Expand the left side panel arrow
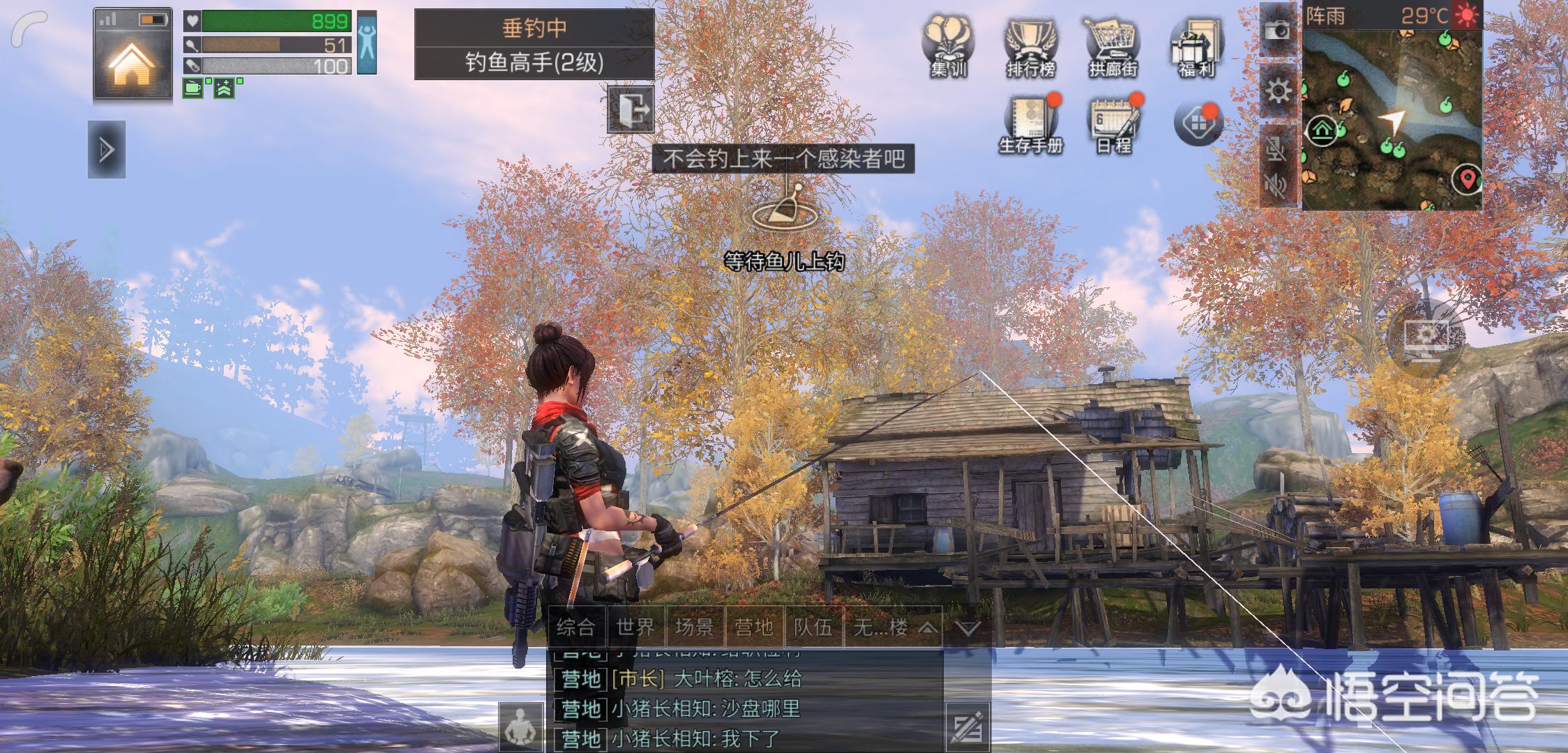This screenshot has height=753, width=1568. tap(107, 149)
